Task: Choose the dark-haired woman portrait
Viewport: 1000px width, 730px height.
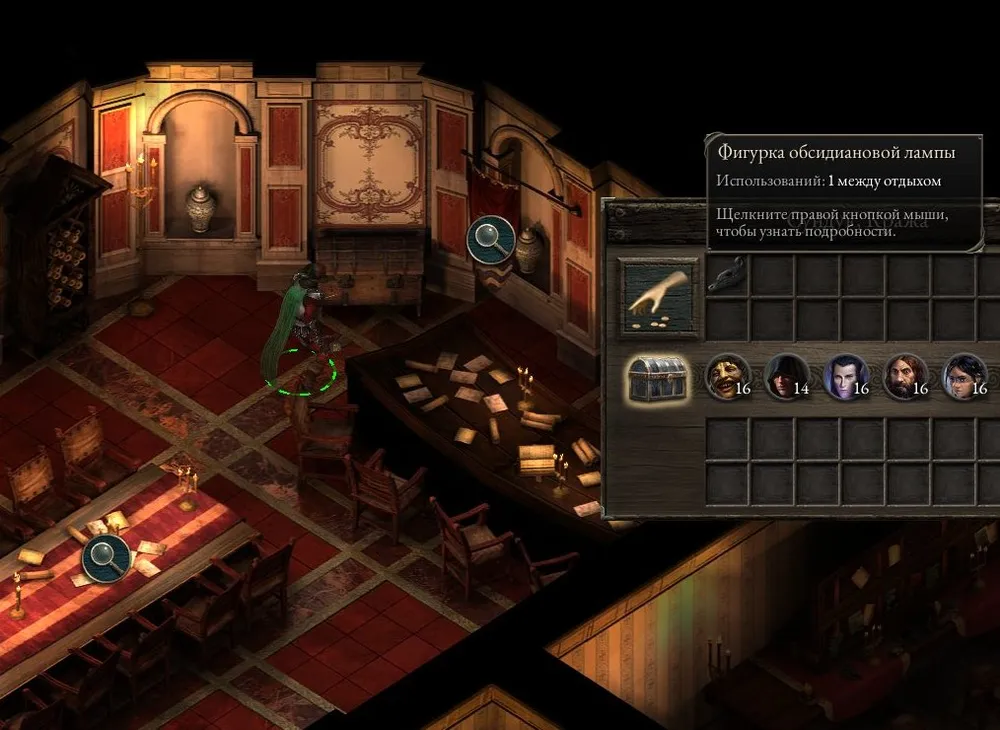Action: coord(964,376)
